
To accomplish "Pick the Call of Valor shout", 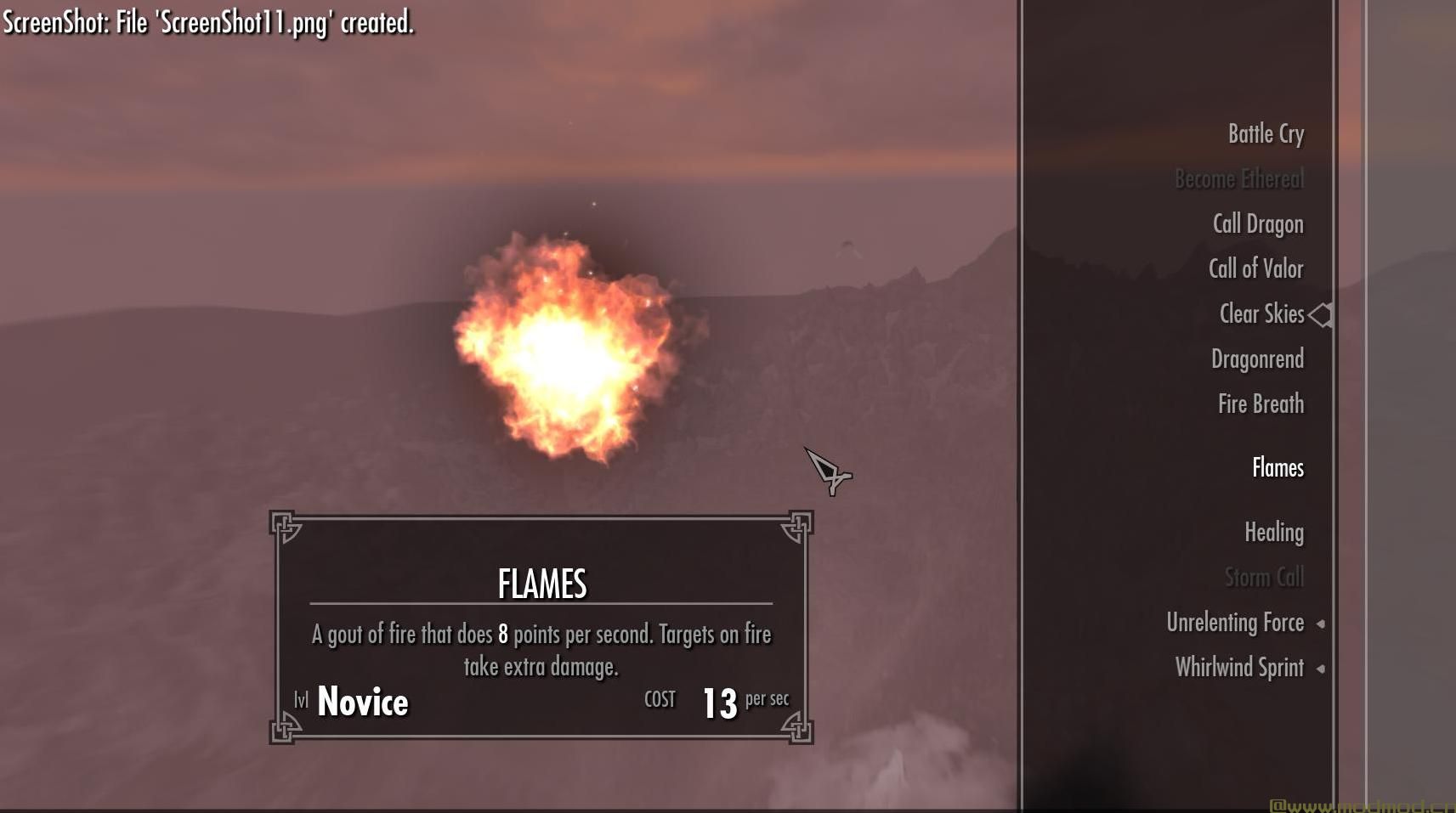I will point(1255,269).
